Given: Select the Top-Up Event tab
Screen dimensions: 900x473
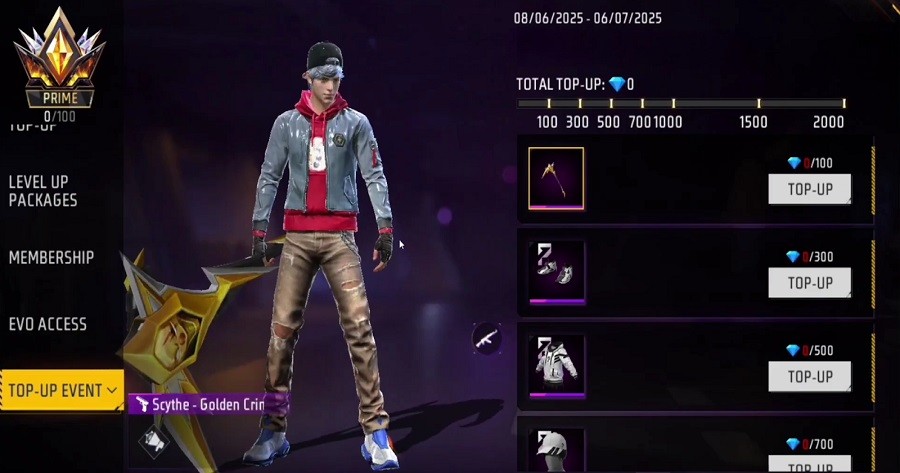Looking at the screenshot, I should click(61, 390).
